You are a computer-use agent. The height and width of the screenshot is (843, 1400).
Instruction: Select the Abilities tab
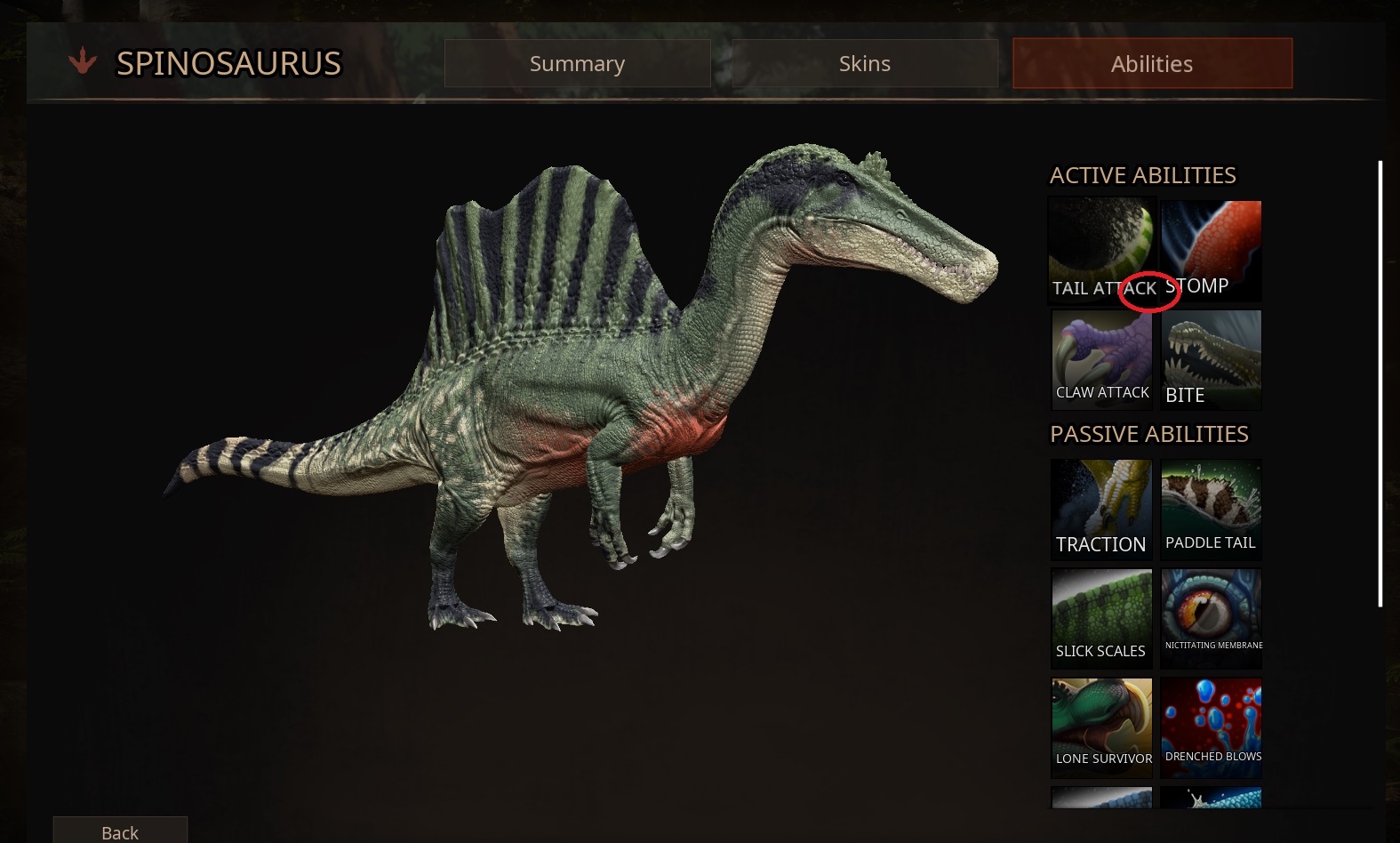tap(1152, 63)
